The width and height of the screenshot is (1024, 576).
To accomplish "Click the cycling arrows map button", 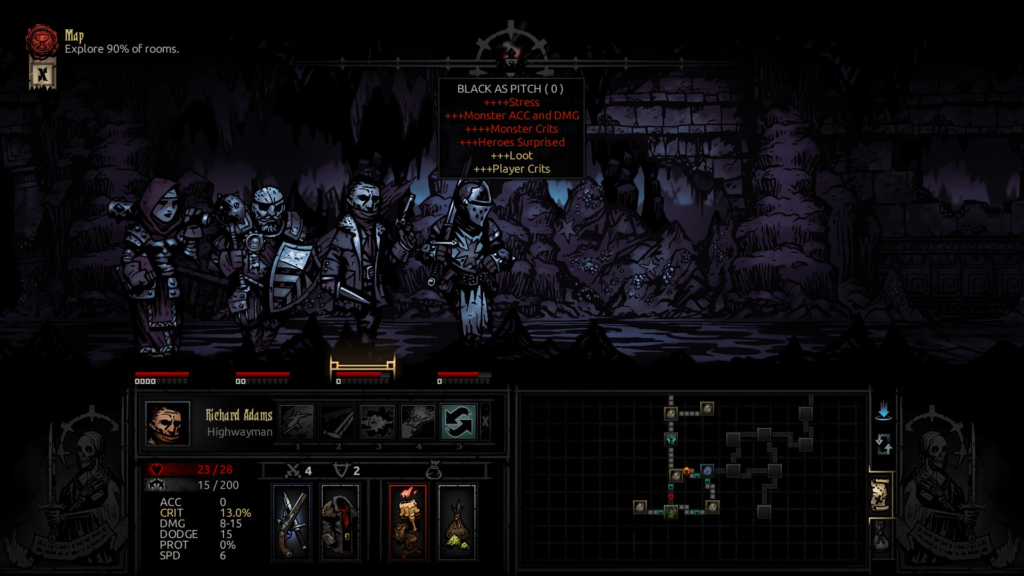I will [882, 446].
